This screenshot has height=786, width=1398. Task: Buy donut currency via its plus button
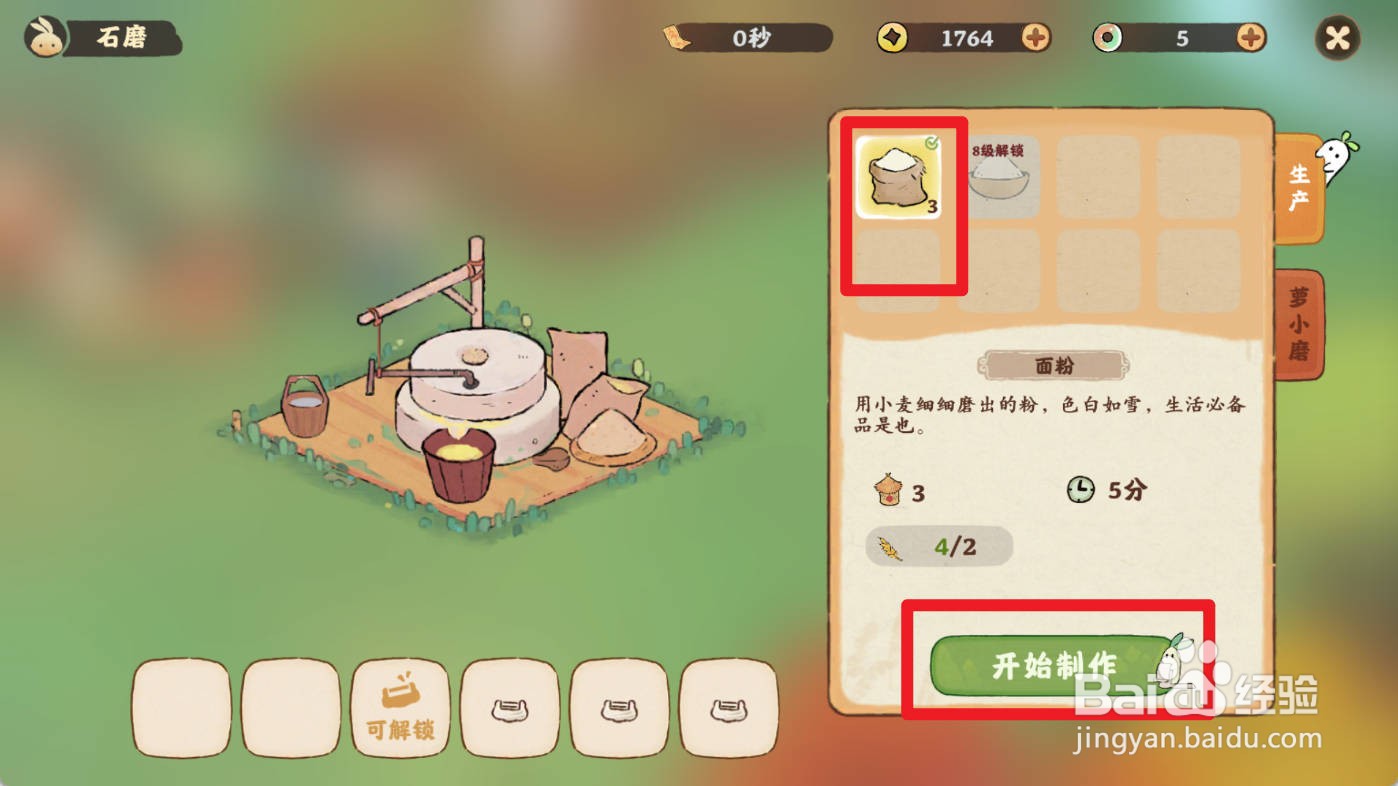[x=1247, y=37]
